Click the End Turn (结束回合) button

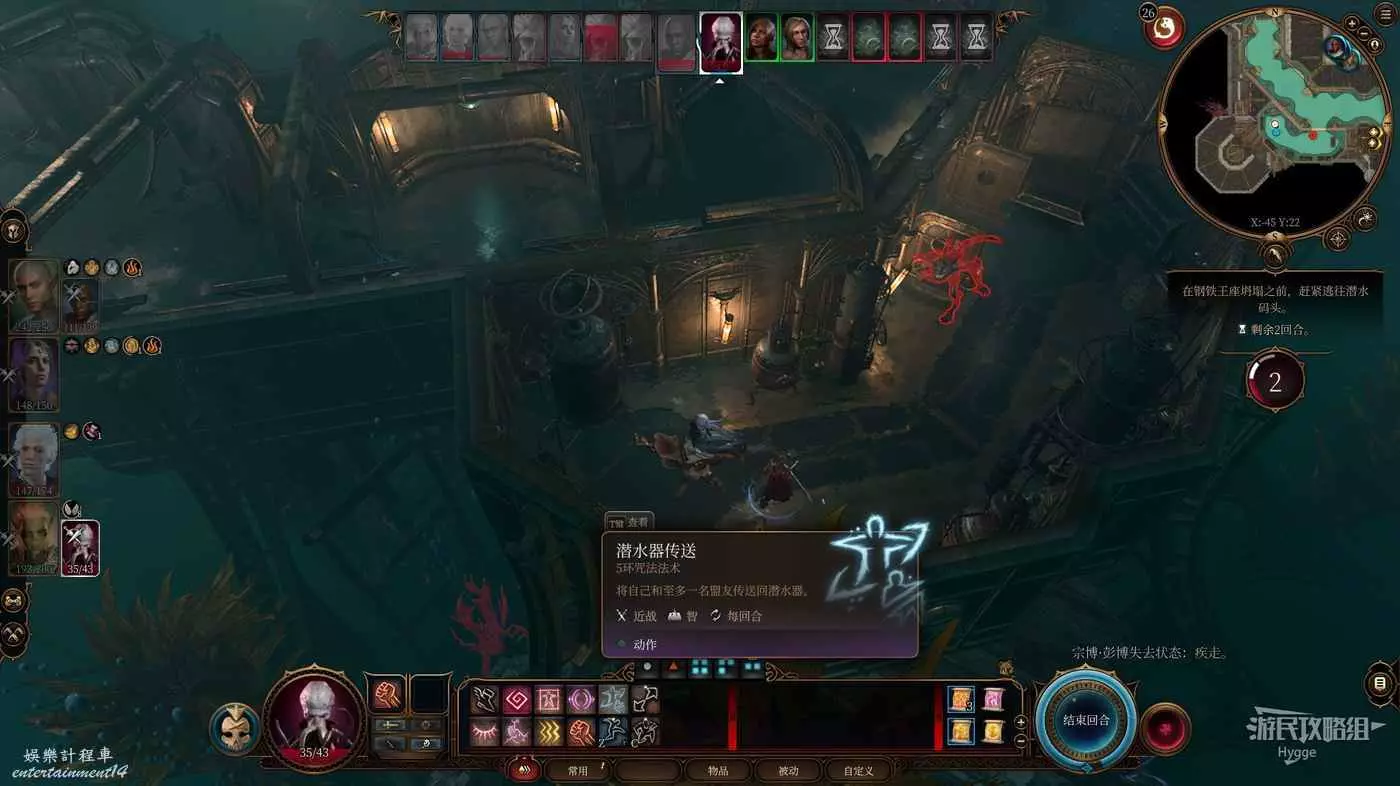point(1086,719)
